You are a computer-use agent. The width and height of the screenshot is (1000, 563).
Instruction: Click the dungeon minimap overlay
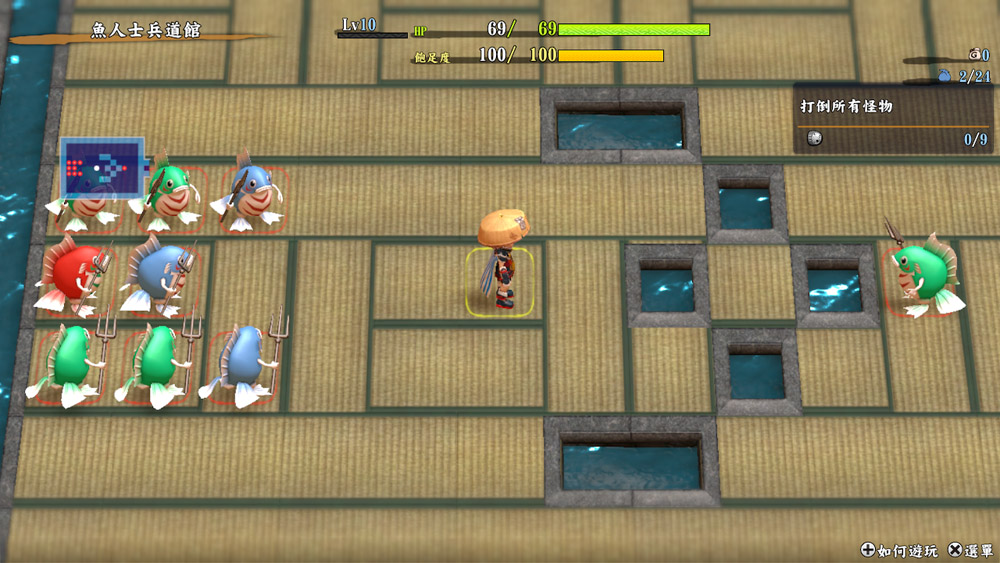[102, 167]
